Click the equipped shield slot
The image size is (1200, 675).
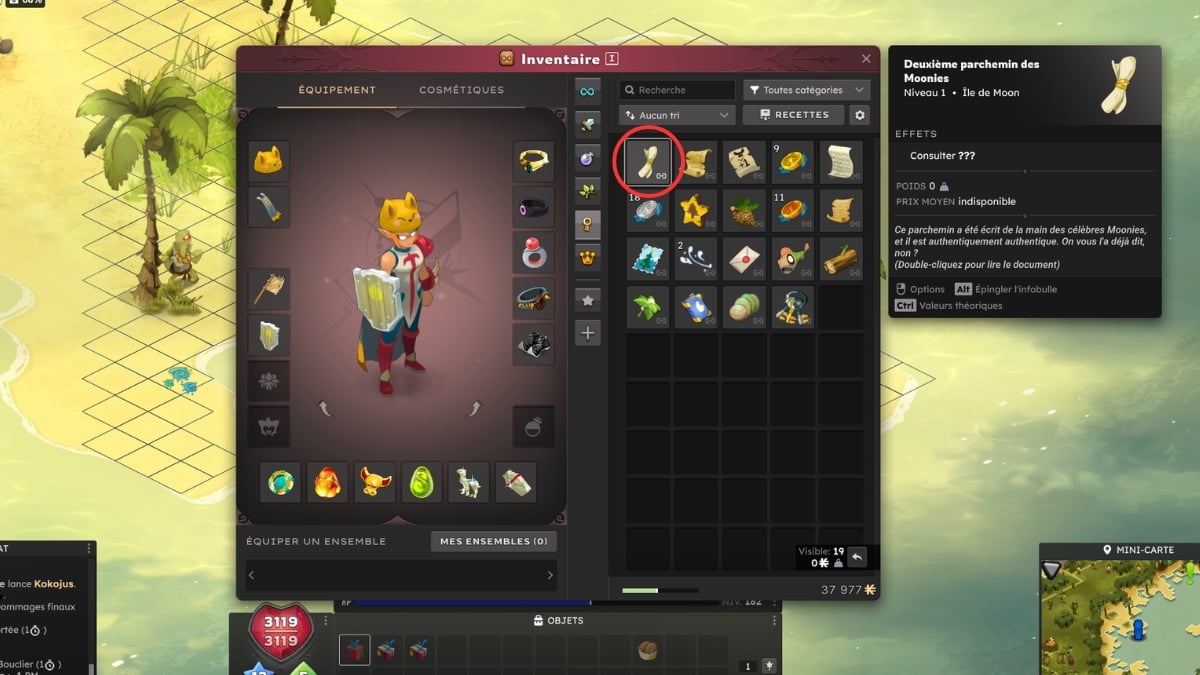269,335
